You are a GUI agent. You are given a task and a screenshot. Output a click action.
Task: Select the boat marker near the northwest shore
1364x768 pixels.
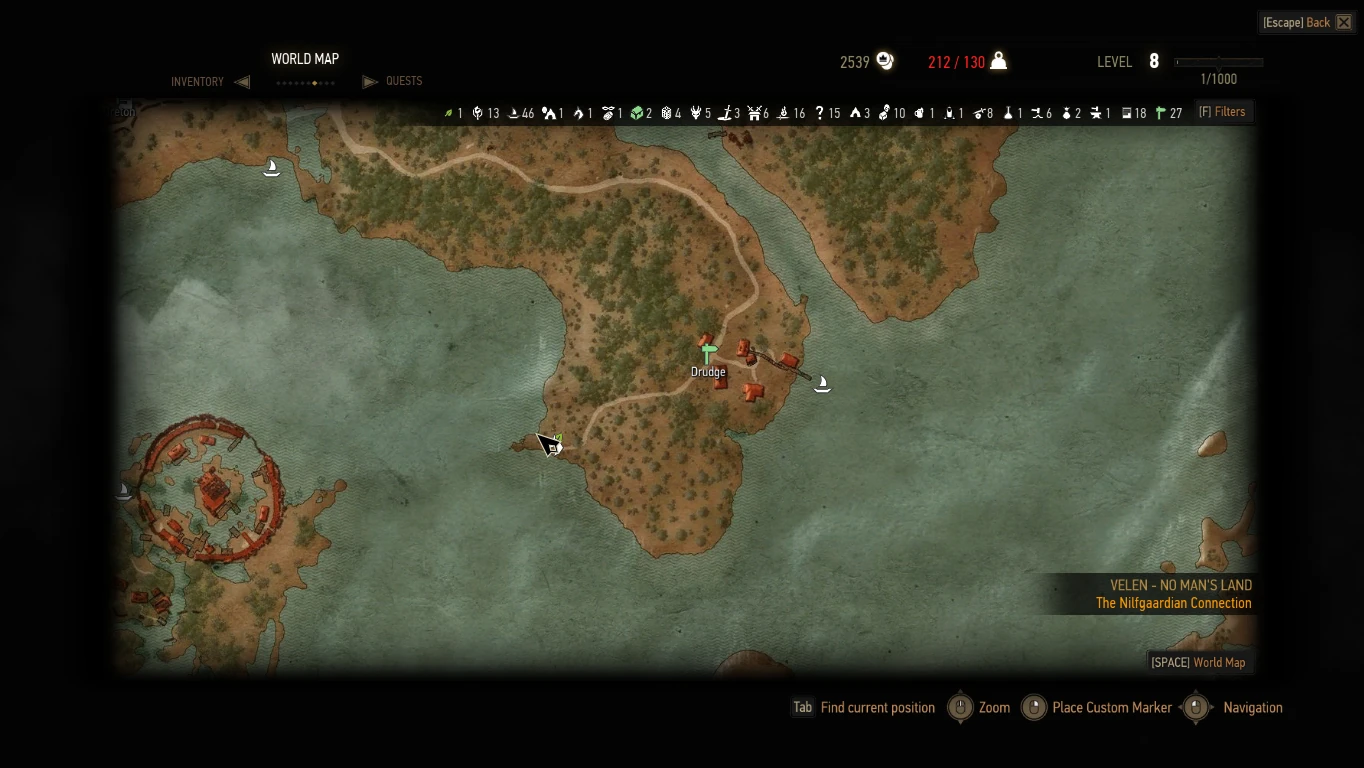(x=270, y=167)
